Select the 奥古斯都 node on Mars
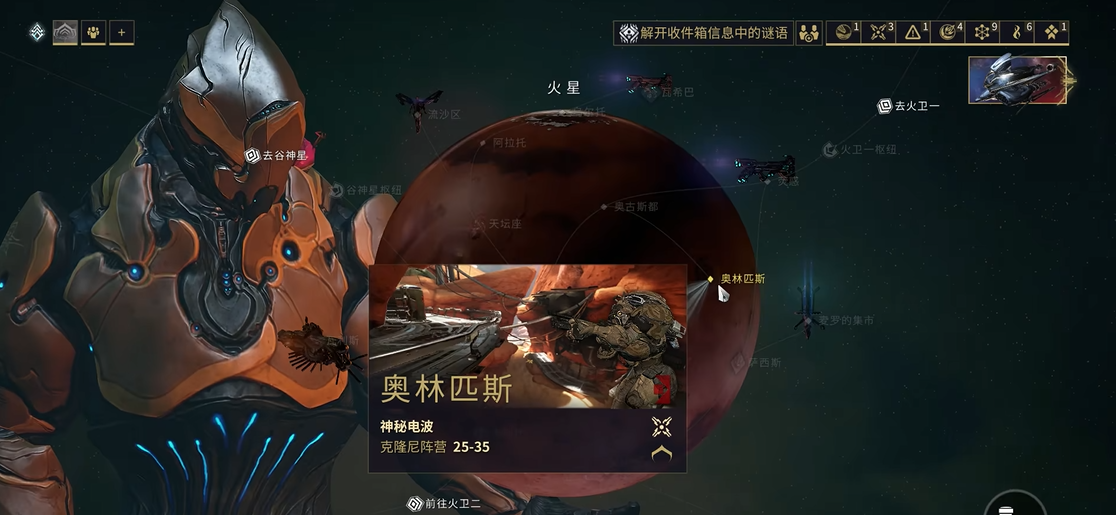The image size is (1116, 515). pyautogui.click(x=604, y=207)
